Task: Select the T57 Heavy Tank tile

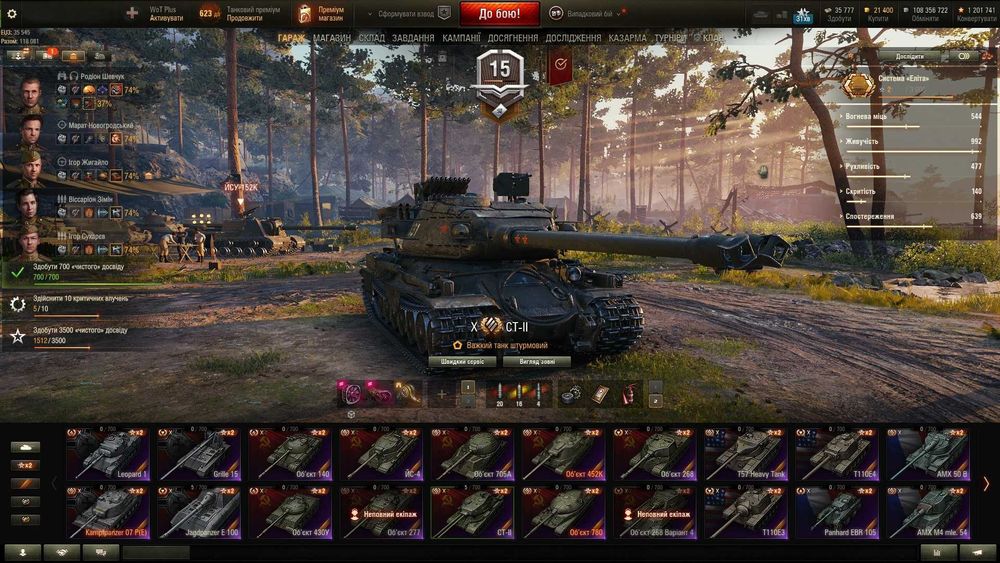Action: click(745, 454)
